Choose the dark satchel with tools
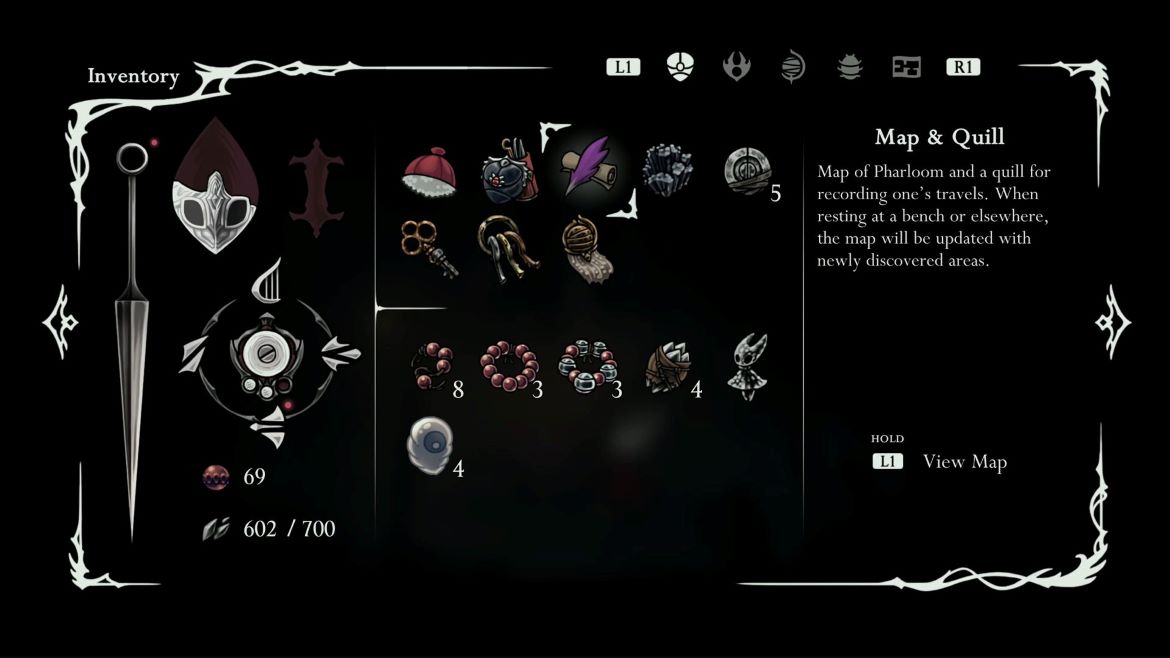This screenshot has height=658, width=1170. pyautogui.click(x=510, y=169)
